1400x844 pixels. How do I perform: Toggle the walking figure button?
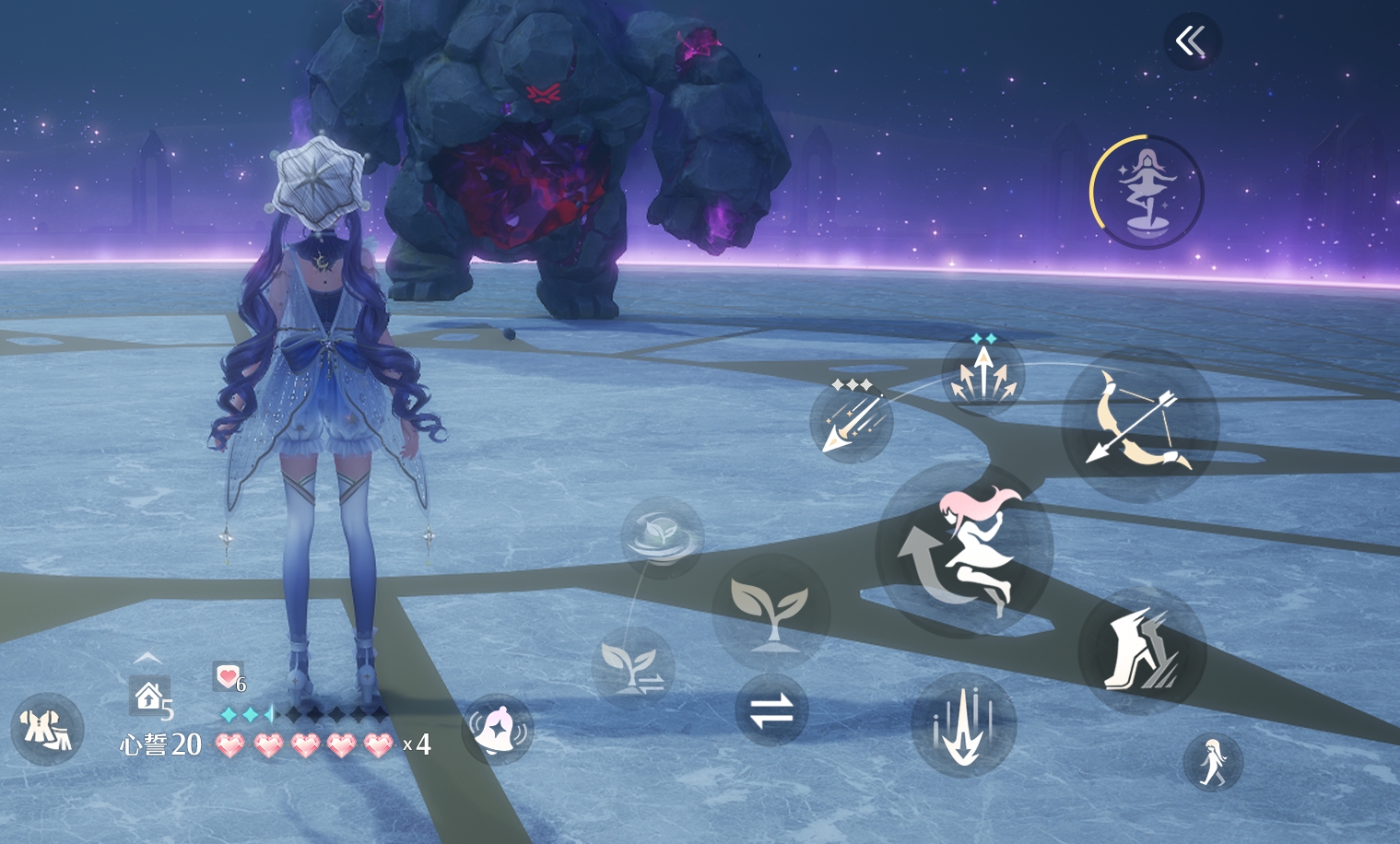[1213, 762]
